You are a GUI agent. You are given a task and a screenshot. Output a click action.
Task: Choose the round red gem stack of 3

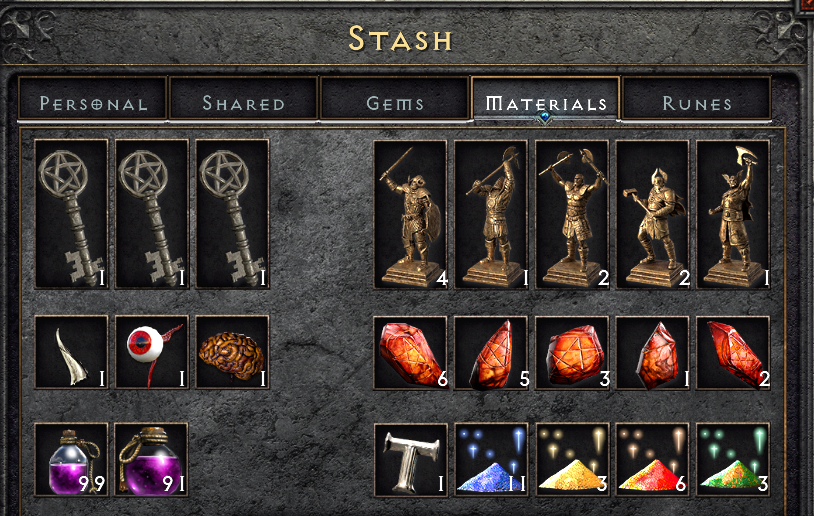pyautogui.click(x=571, y=352)
